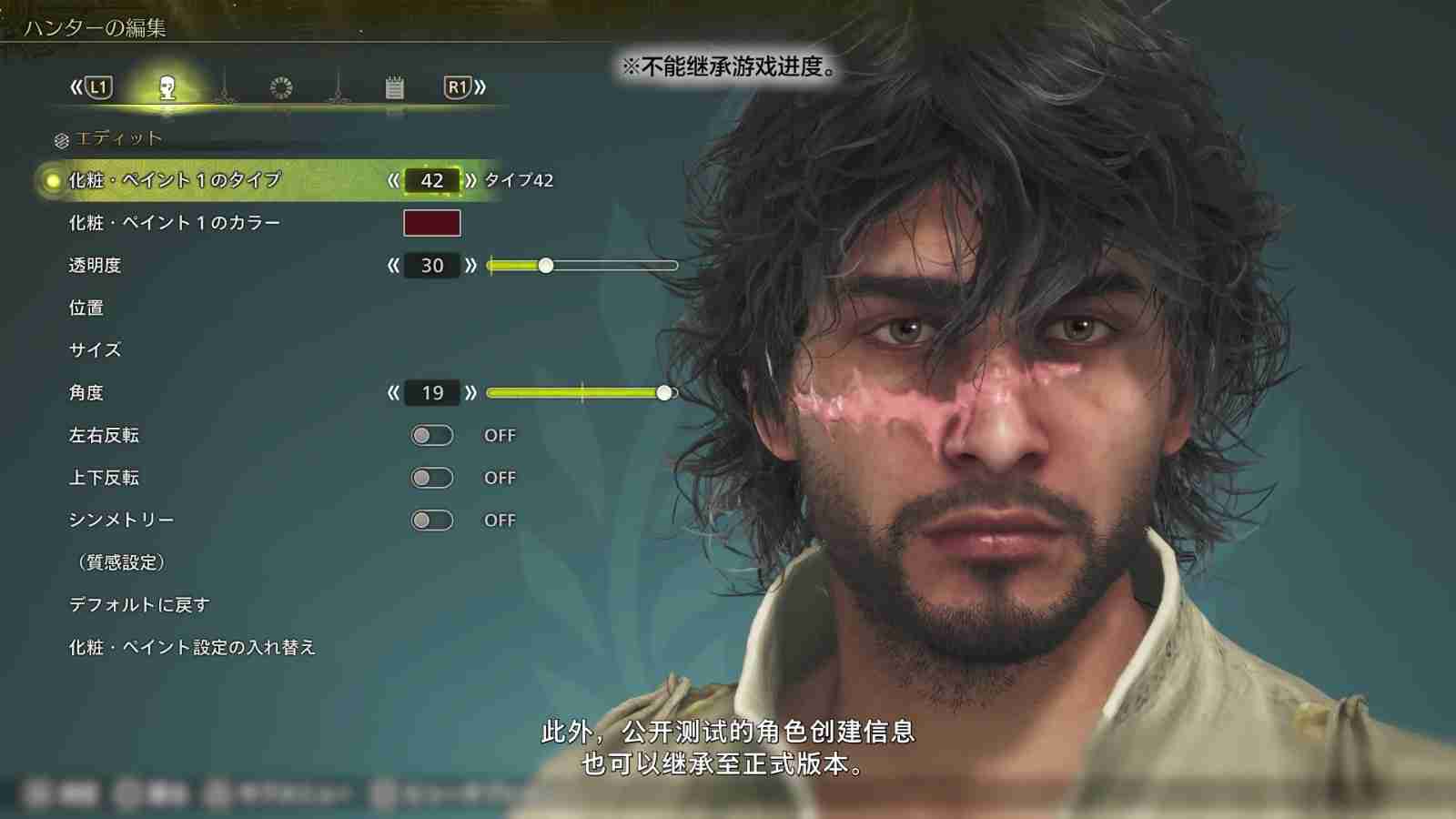Select the 位置 menu entry
The width and height of the screenshot is (1456, 819).
tap(87, 308)
